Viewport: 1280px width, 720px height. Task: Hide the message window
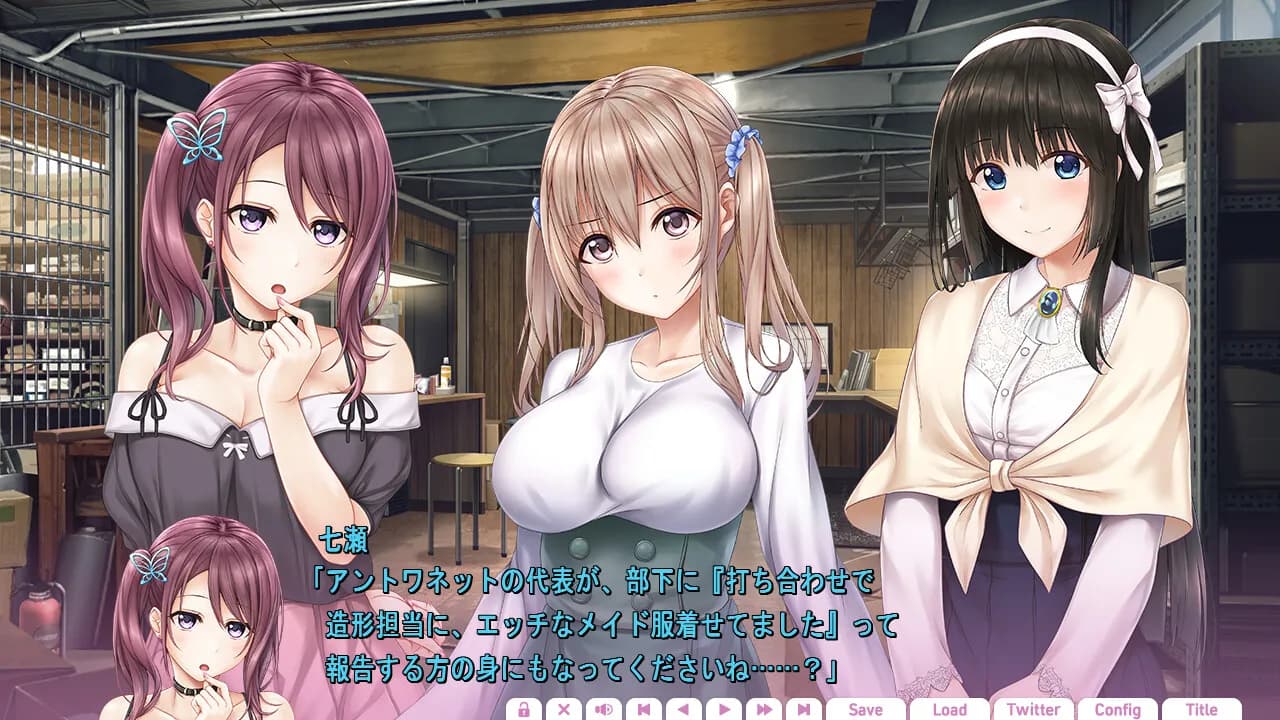click(x=564, y=708)
